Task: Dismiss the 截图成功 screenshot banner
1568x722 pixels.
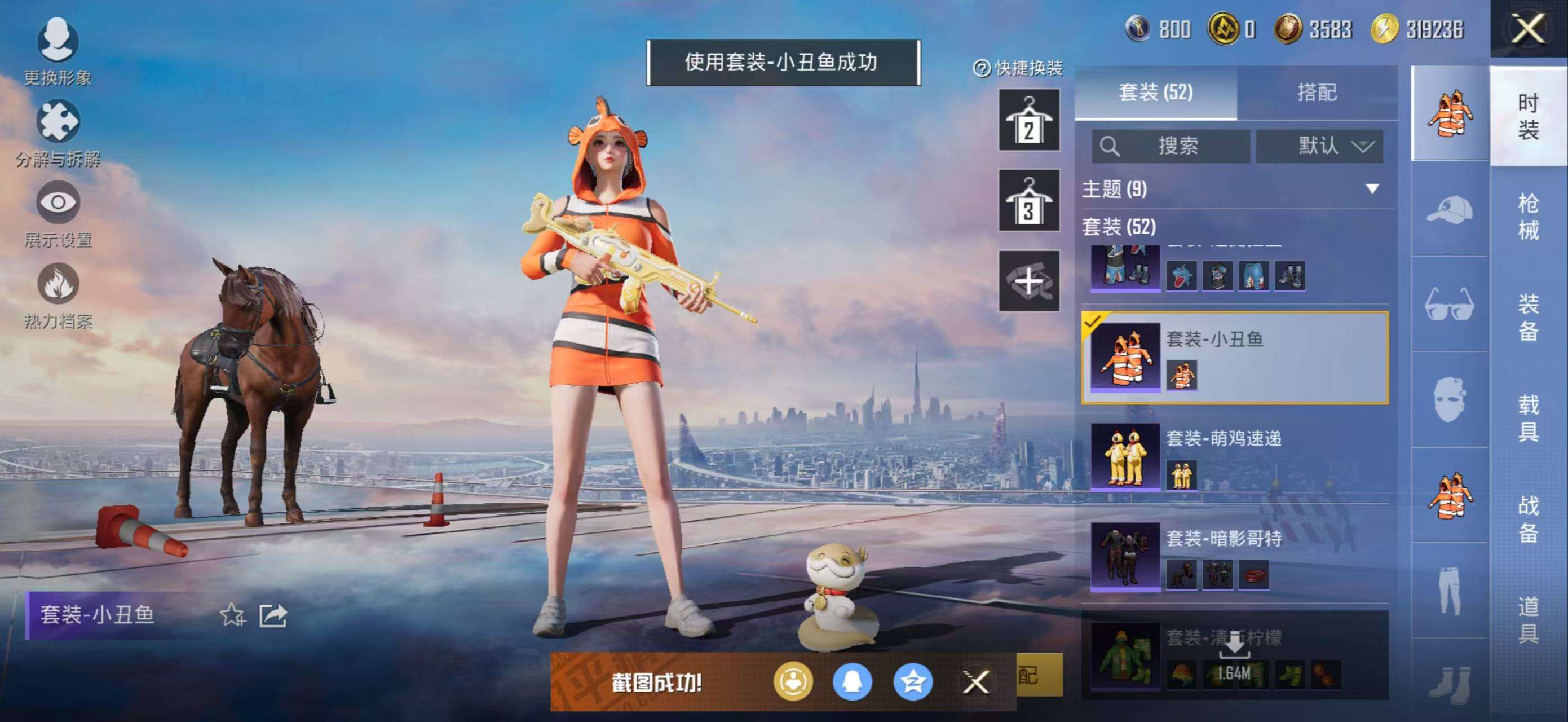Action: pos(976,683)
